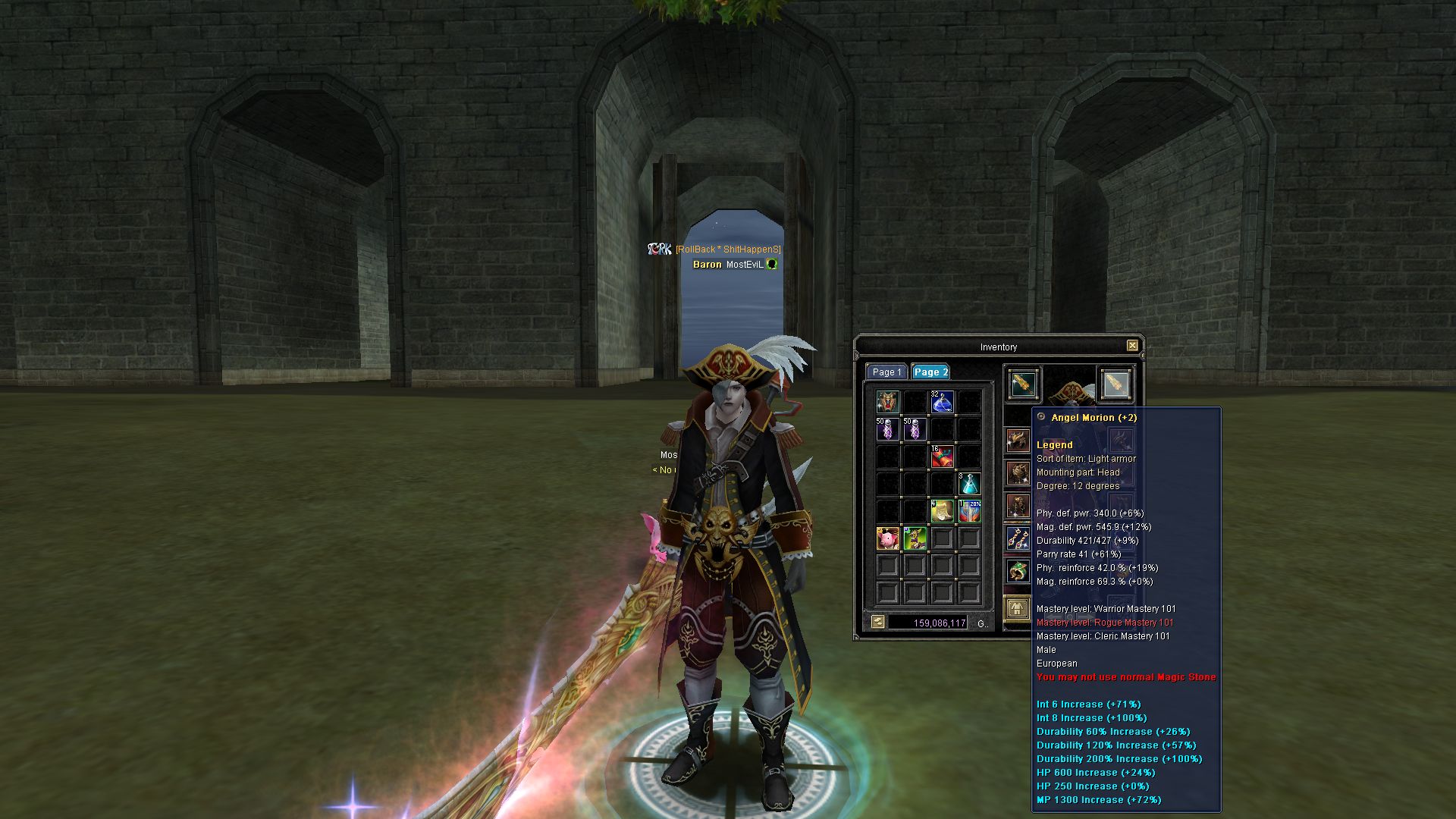
Task: Select the blue potion flask stack of 32
Action: point(942,402)
